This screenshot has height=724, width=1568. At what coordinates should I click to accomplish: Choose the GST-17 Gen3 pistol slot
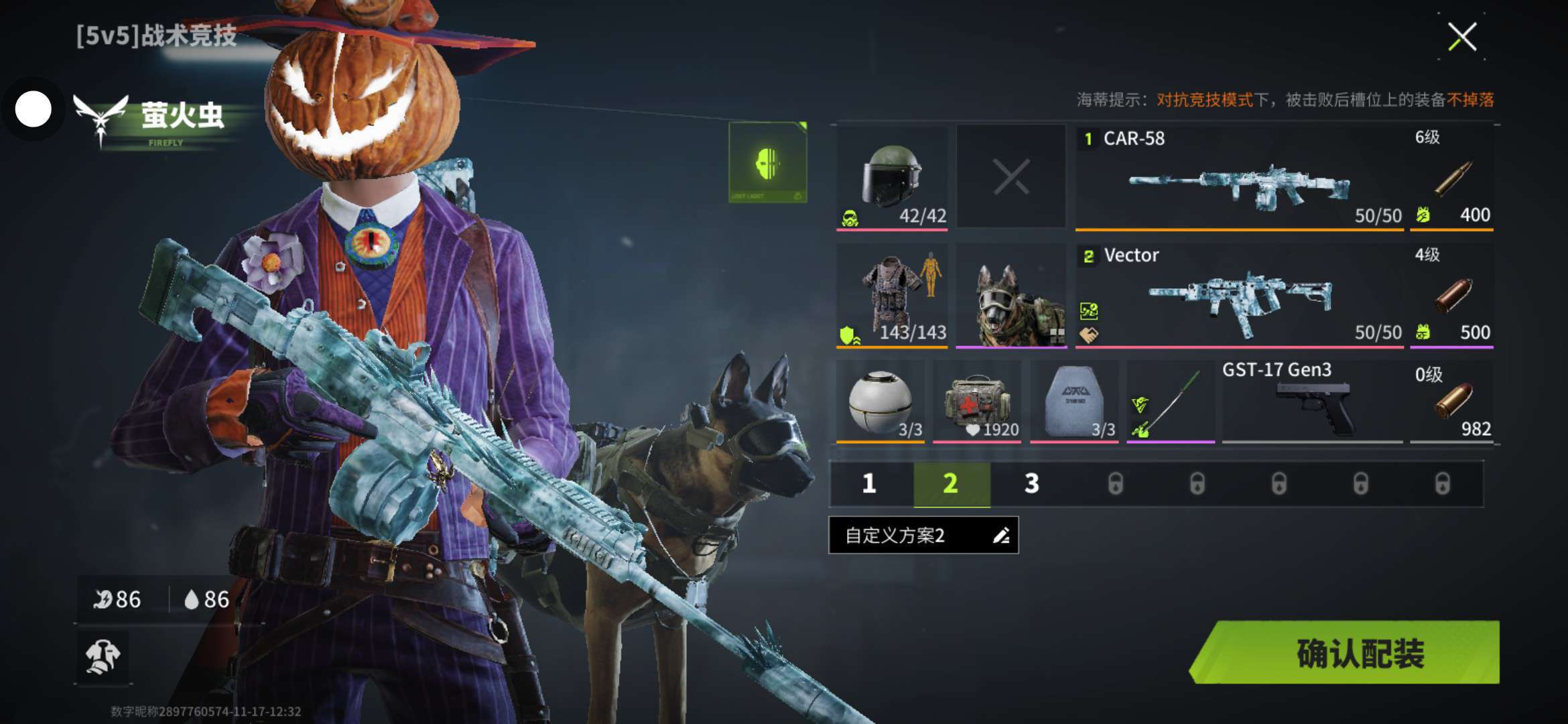(x=1311, y=402)
